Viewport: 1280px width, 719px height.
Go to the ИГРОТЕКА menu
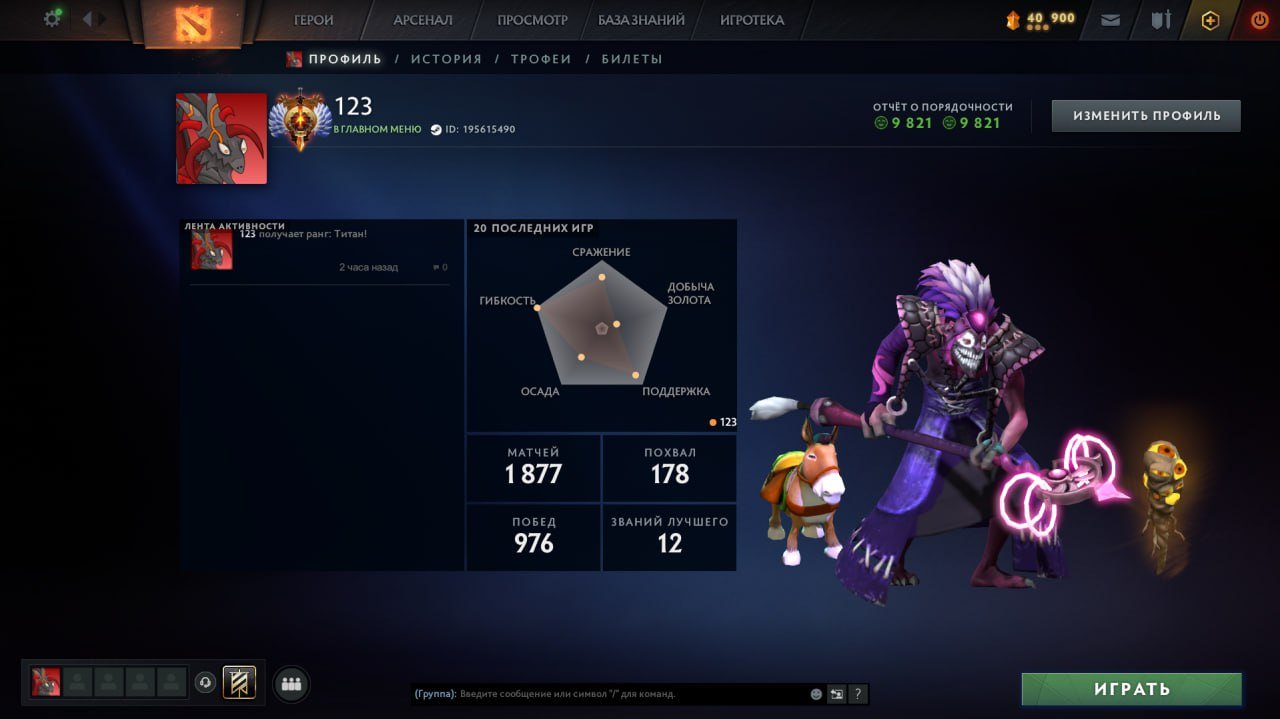tap(752, 20)
